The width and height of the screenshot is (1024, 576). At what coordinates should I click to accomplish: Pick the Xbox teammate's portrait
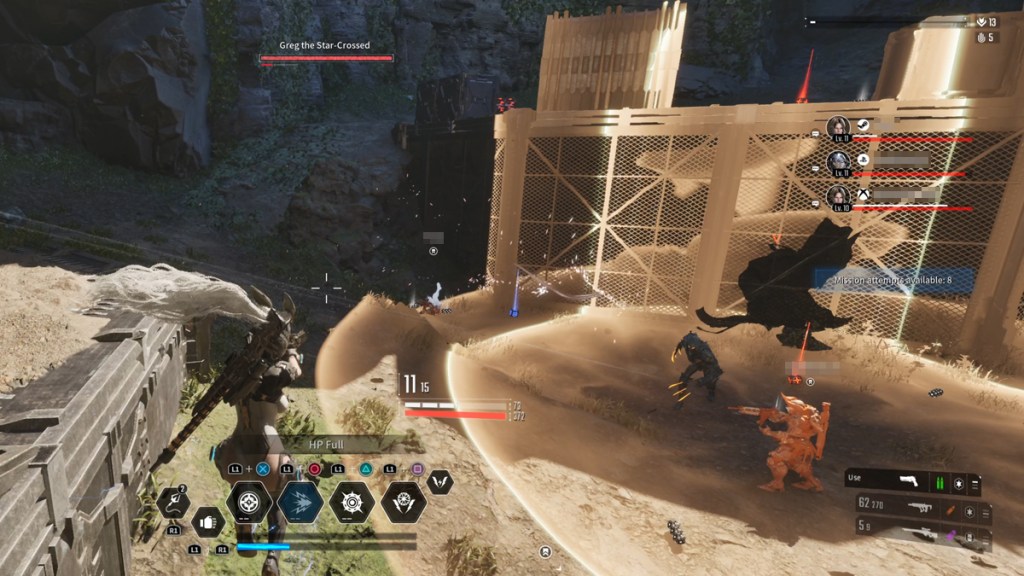point(838,195)
